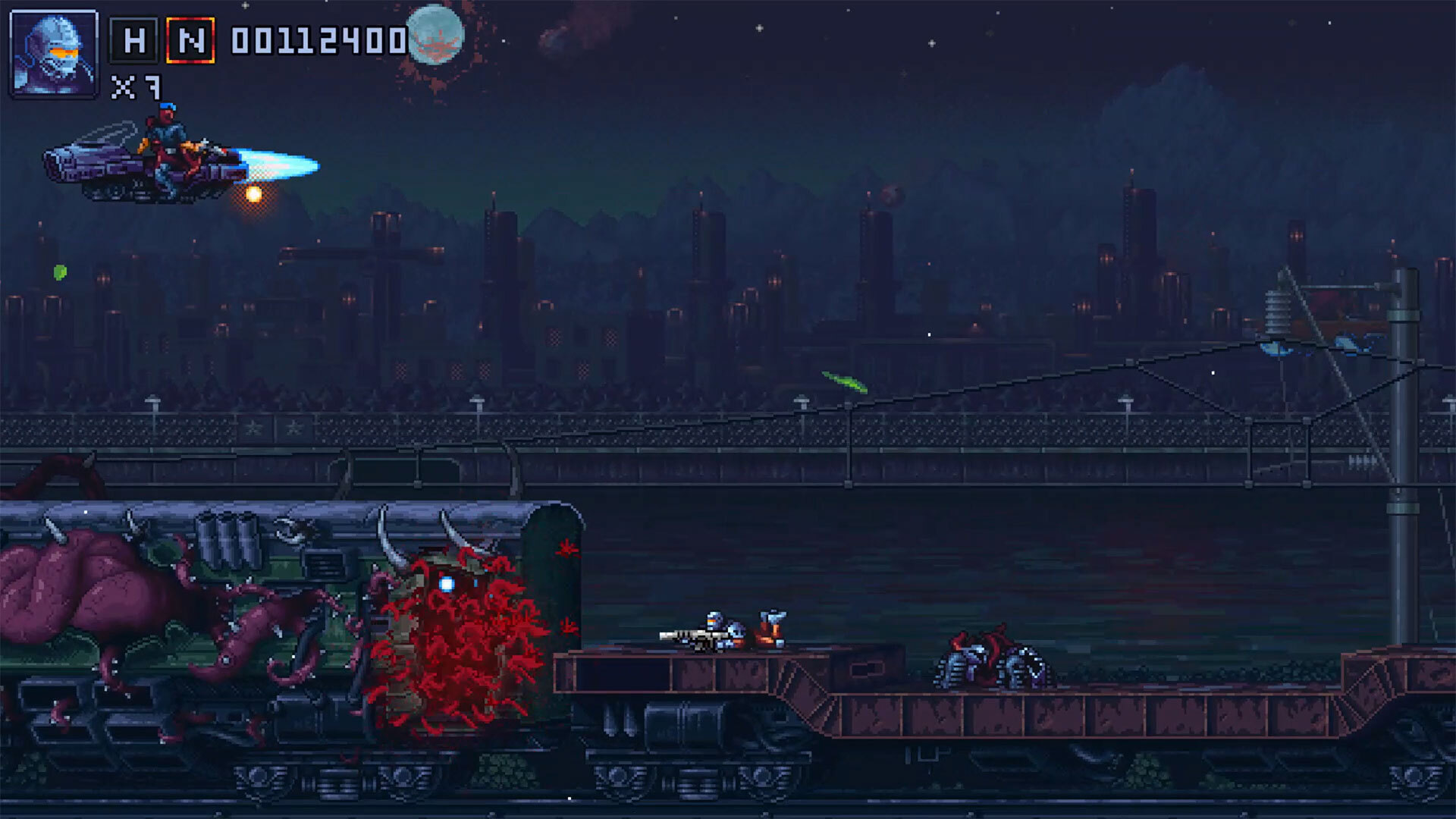This screenshot has width=1456, height=819.
Task: Click the armored soldier character portrait
Action: pos(54,53)
